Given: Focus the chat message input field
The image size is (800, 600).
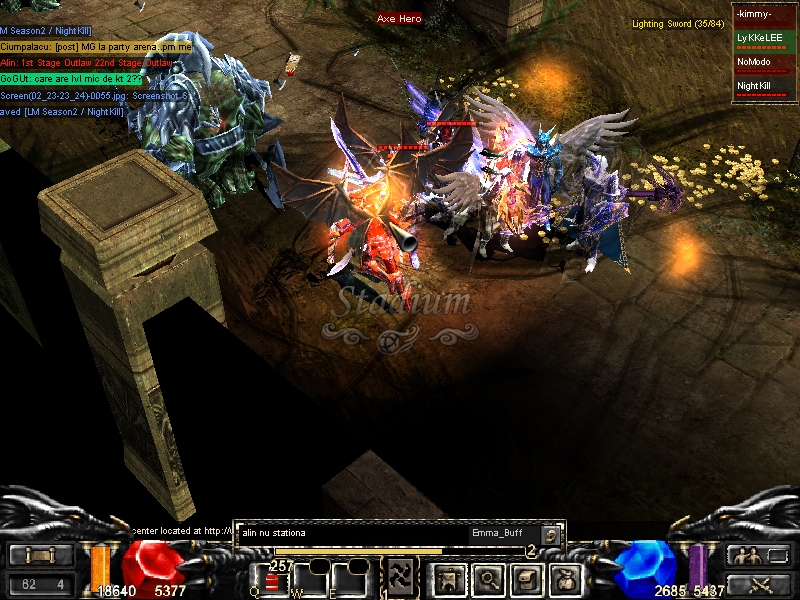Looking at the screenshot, I should (350, 534).
